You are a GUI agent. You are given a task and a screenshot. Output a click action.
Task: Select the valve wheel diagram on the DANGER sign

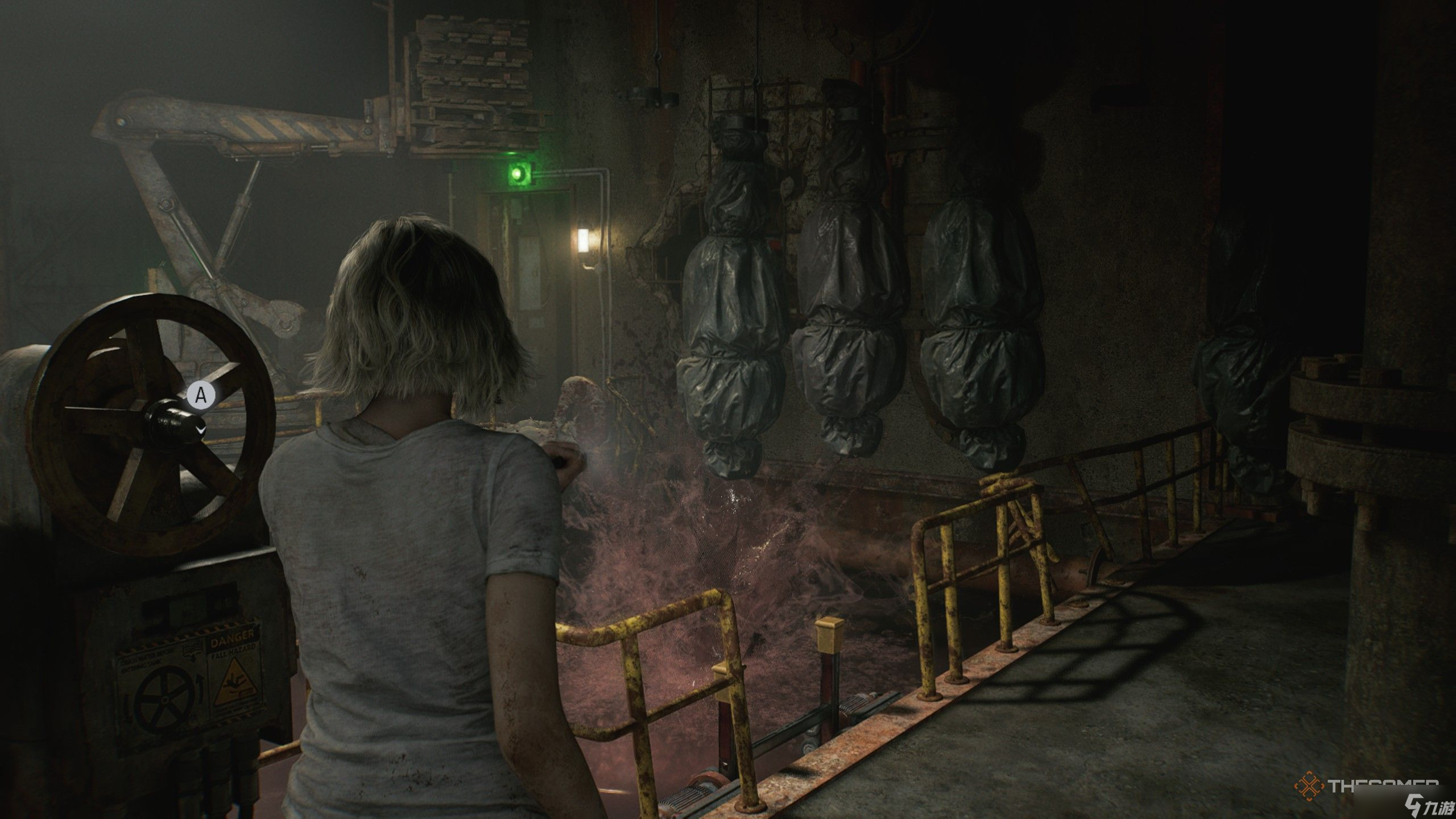[165, 698]
